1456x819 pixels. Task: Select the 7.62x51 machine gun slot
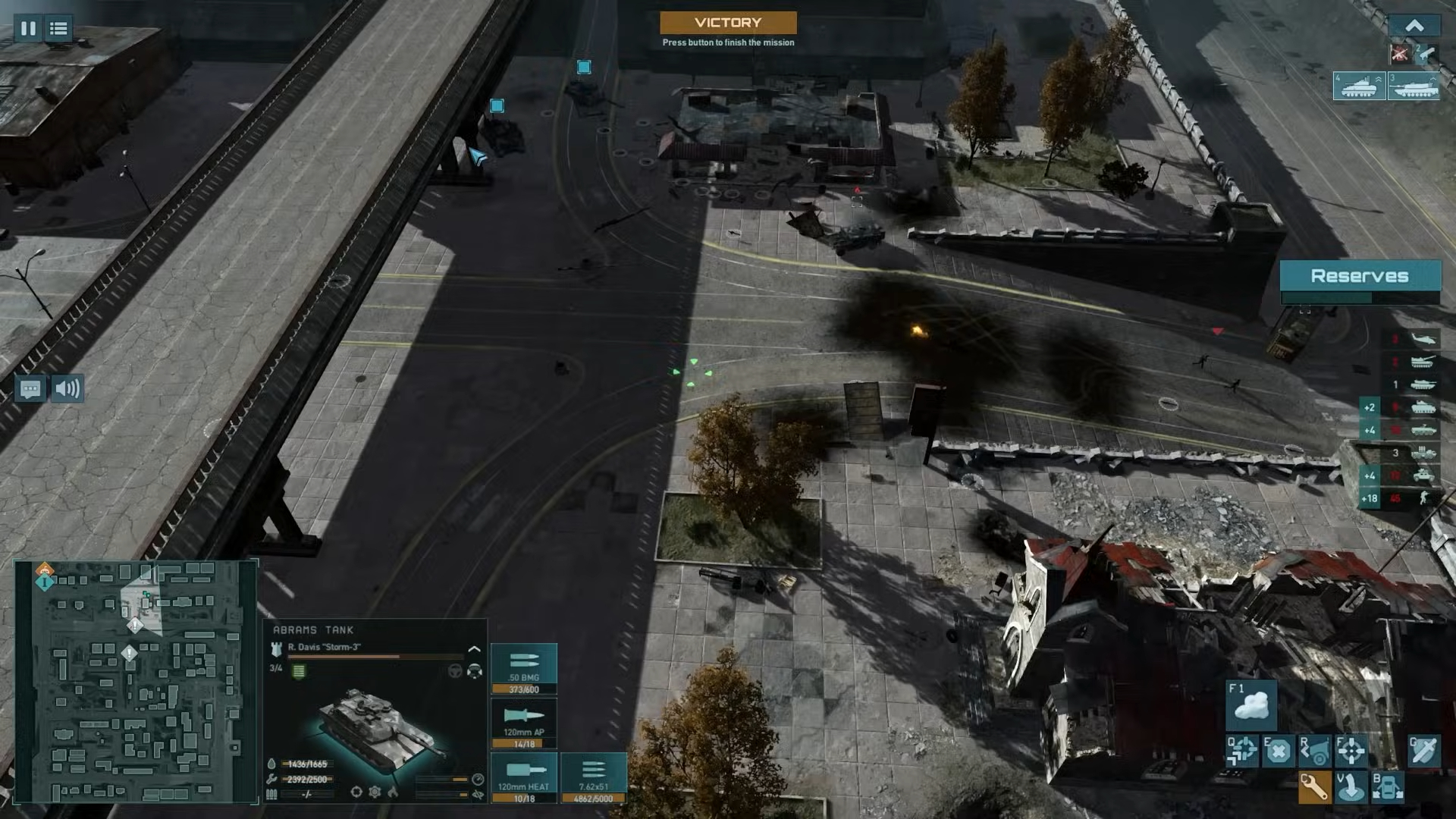[x=593, y=777]
